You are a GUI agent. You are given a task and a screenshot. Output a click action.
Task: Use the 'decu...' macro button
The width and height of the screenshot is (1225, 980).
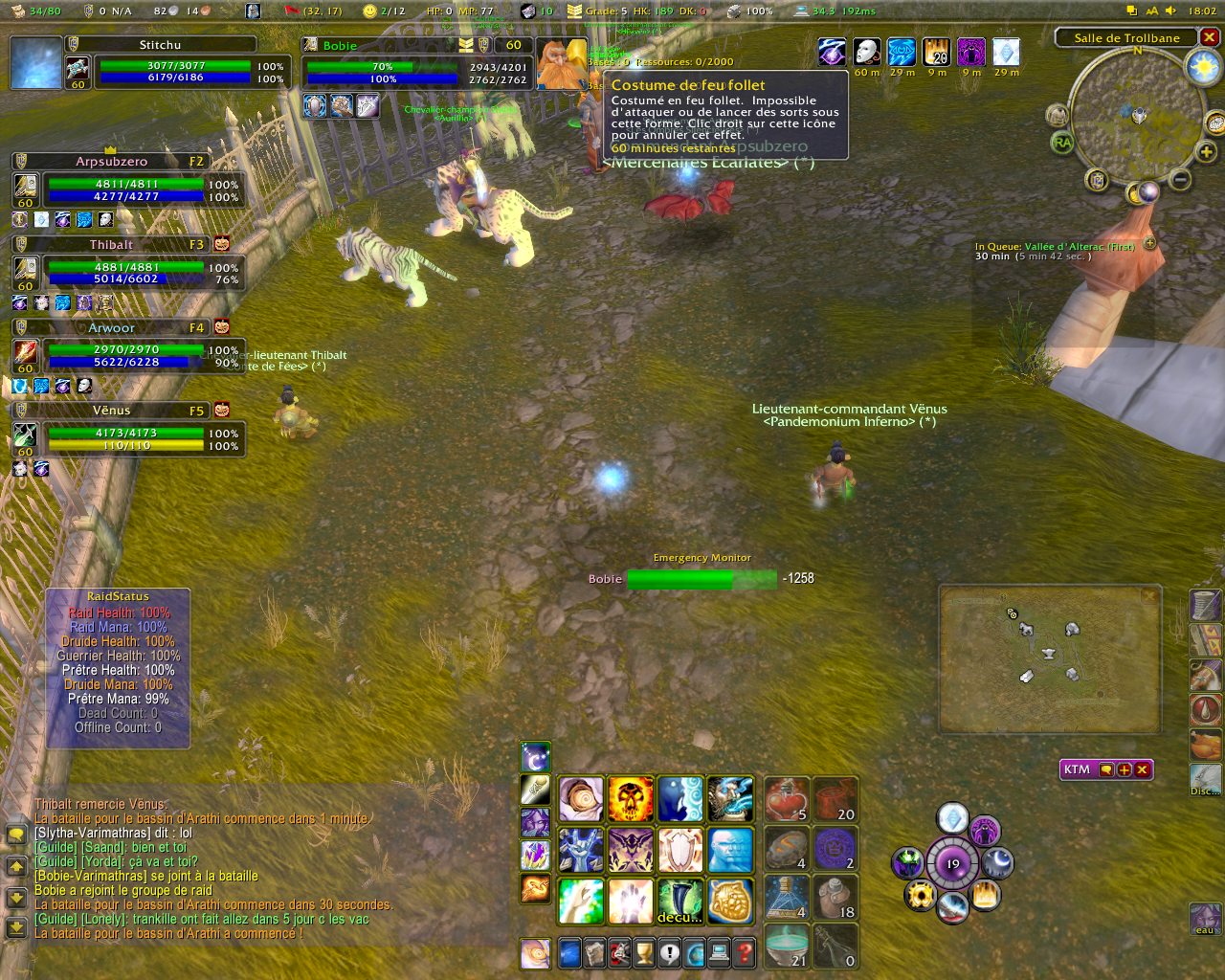point(680,901)
